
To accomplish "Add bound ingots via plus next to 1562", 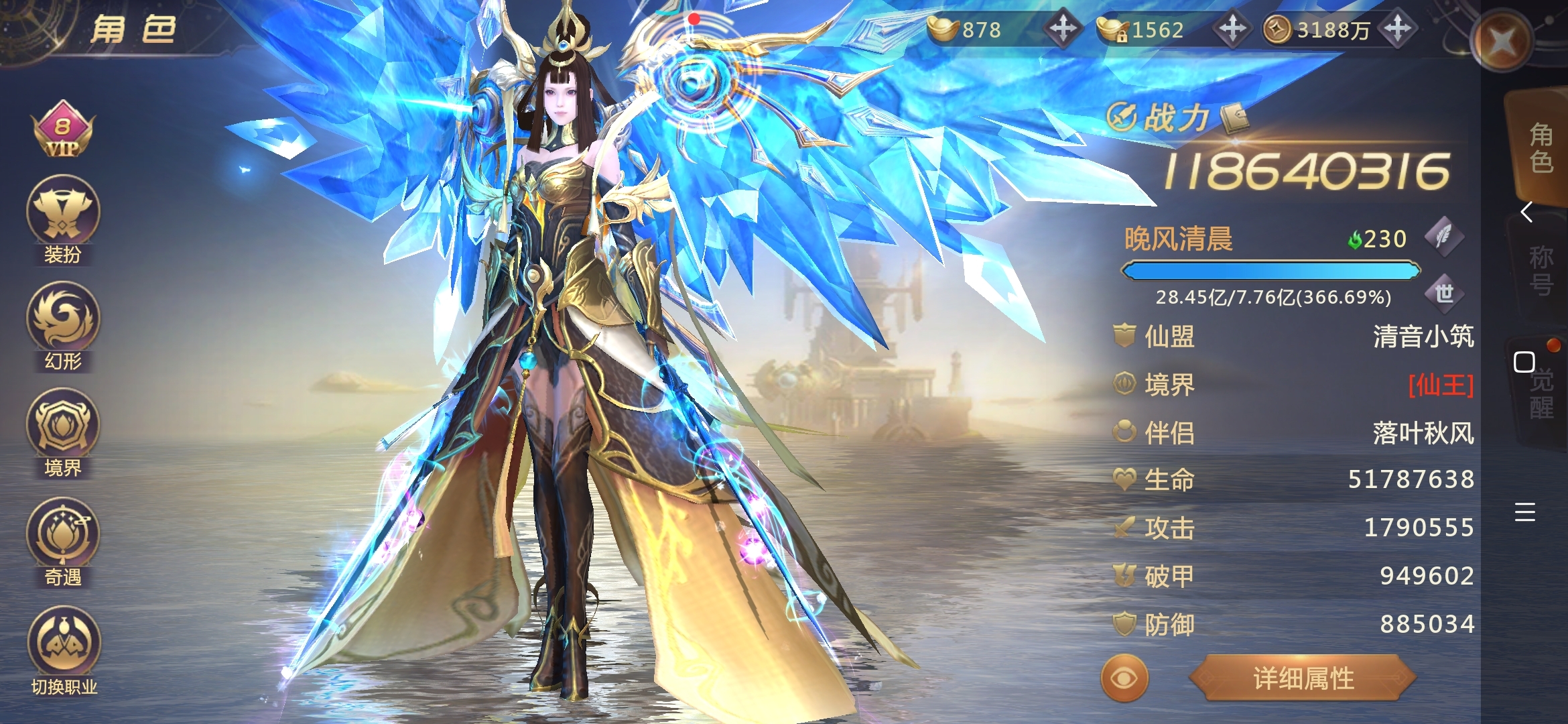I will click(x=1232, y=29).
